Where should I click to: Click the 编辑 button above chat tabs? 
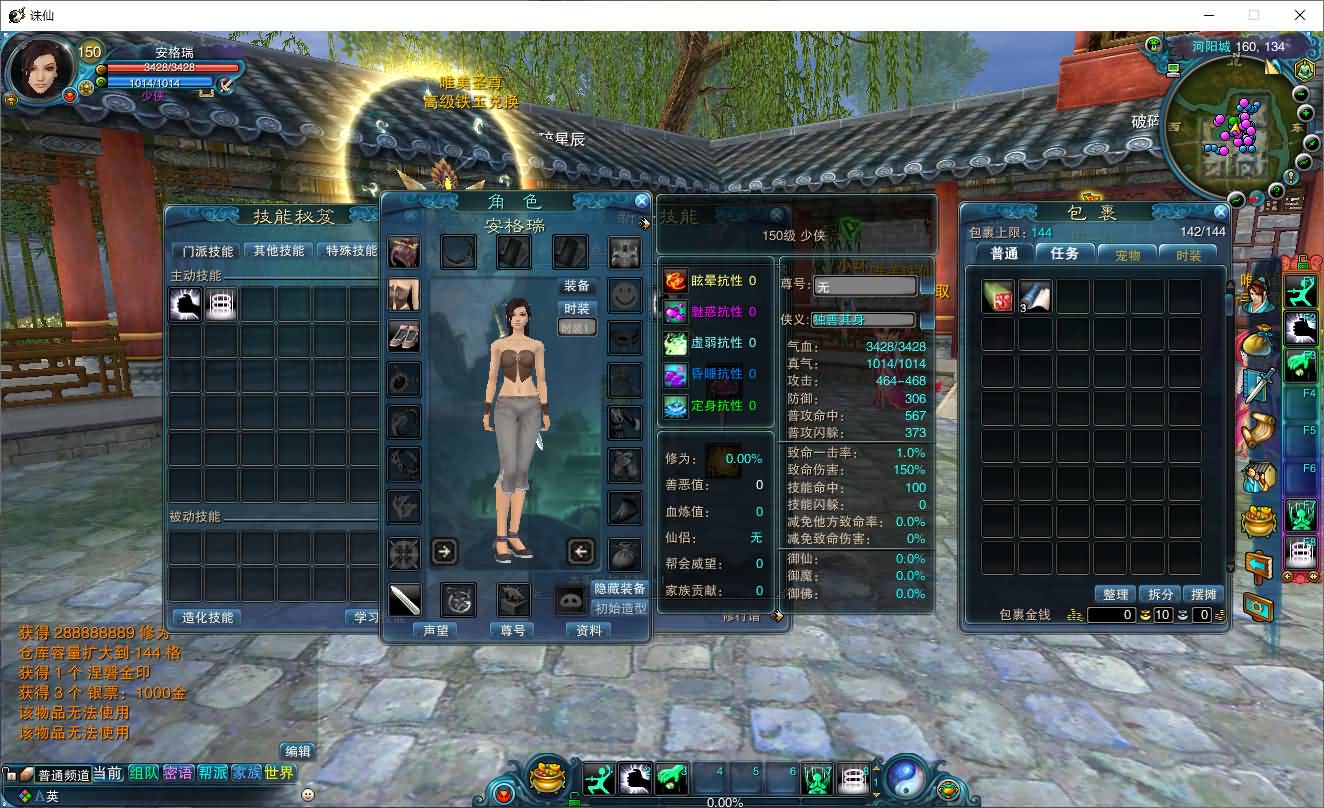coord(297,751)
